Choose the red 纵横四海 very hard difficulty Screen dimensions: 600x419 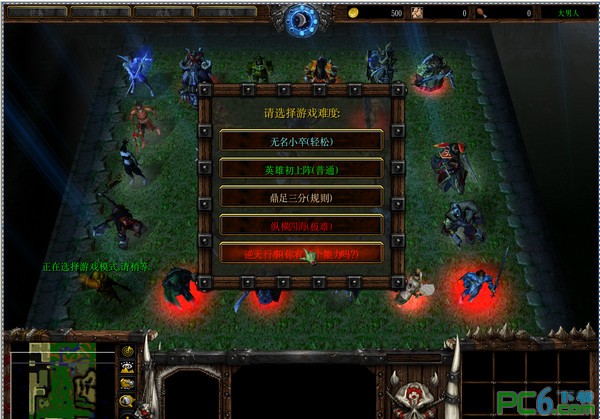pos(300,225)
